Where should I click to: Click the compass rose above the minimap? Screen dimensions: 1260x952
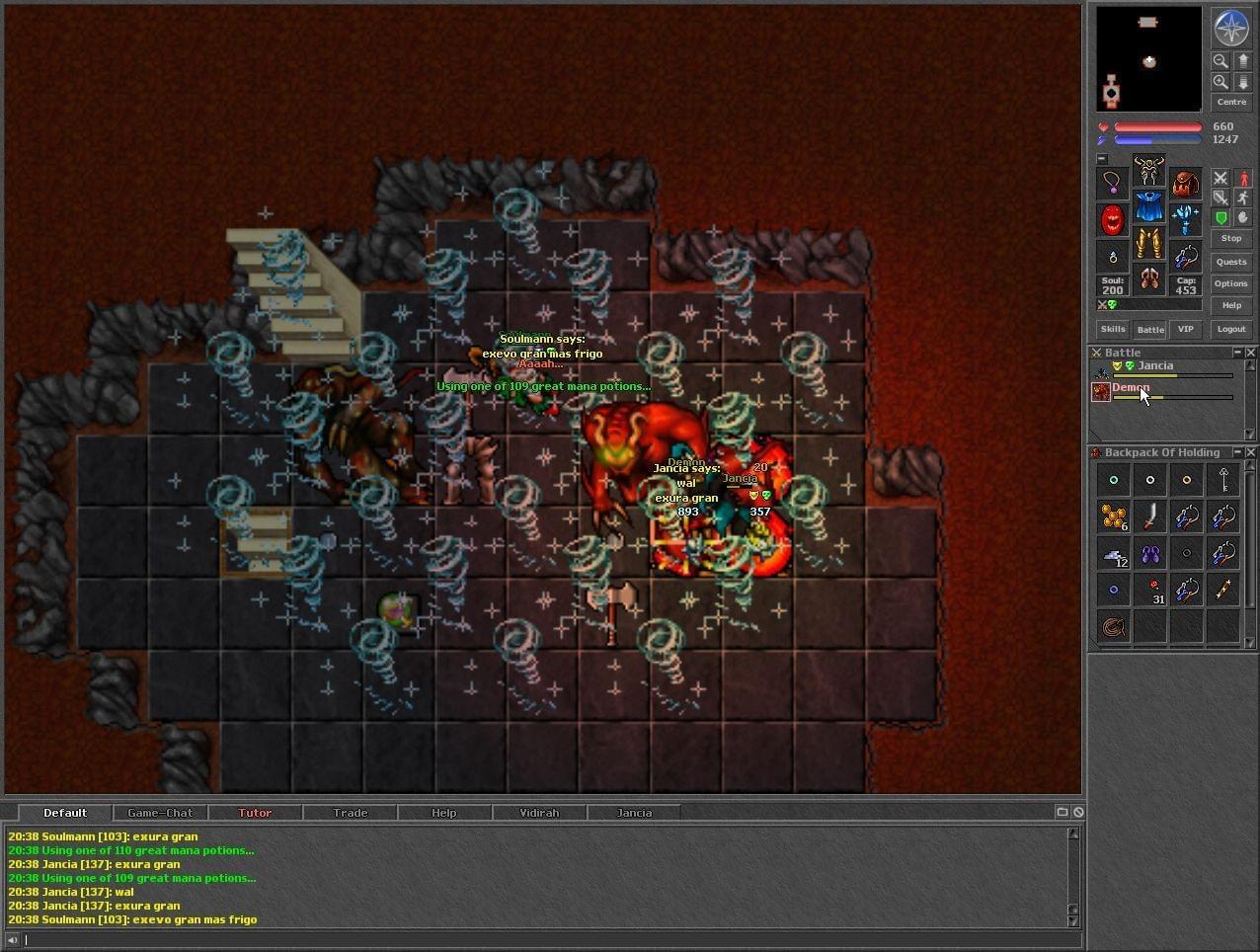pyautogui.click(x=1231, y=28)
